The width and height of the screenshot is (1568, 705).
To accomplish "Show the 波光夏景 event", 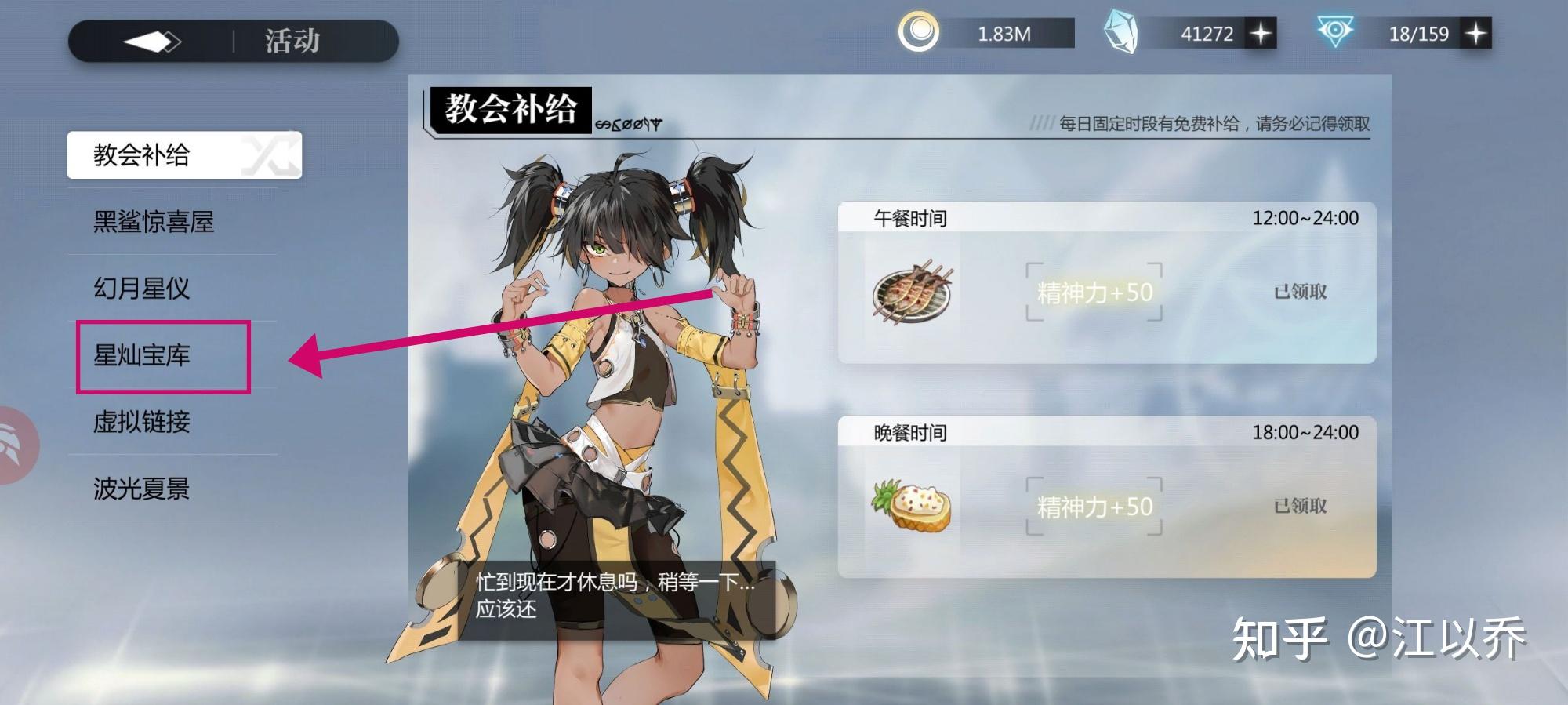I will pos(142,489).
